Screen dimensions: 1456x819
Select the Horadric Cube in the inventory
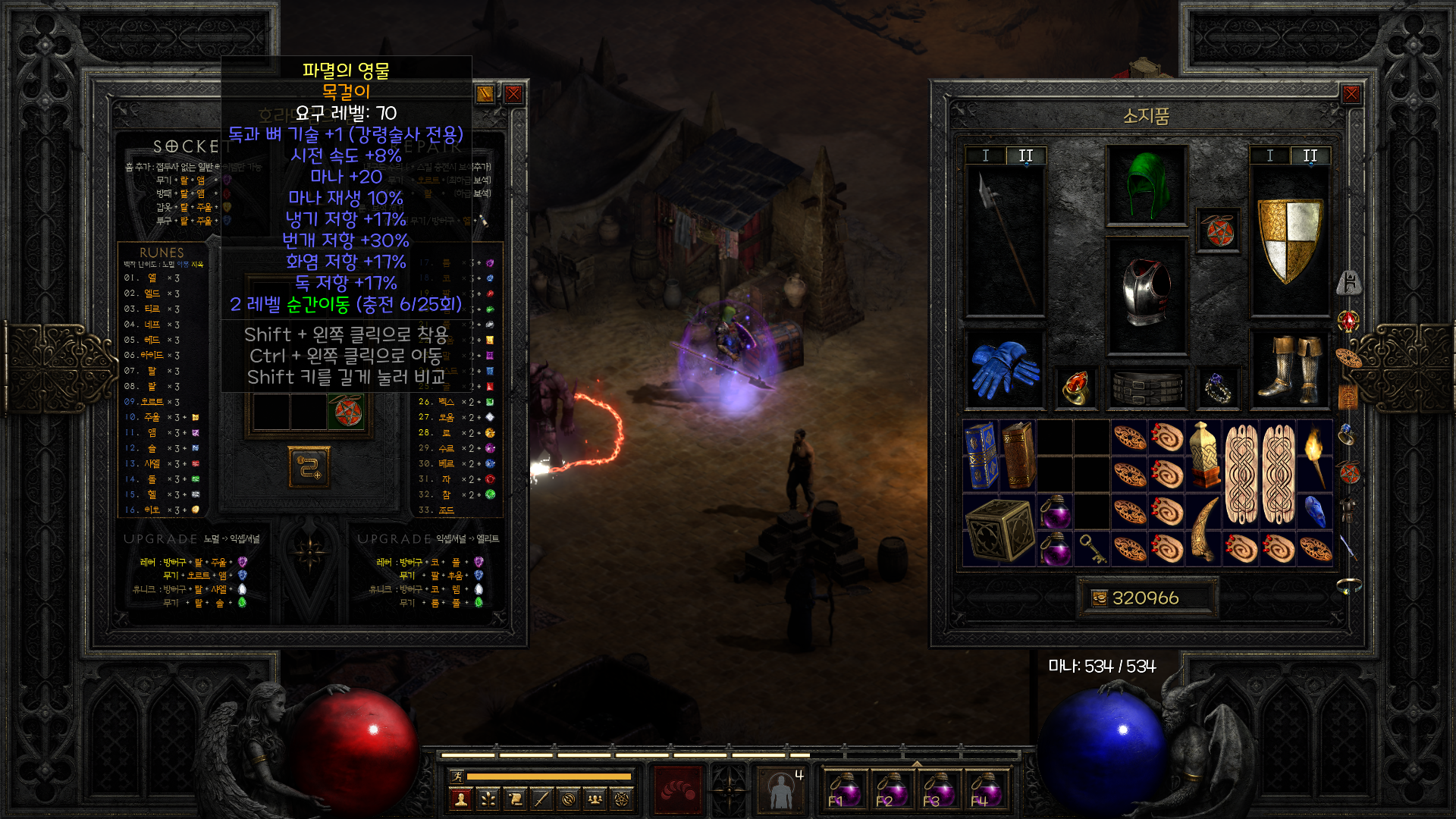pos(999,530)
